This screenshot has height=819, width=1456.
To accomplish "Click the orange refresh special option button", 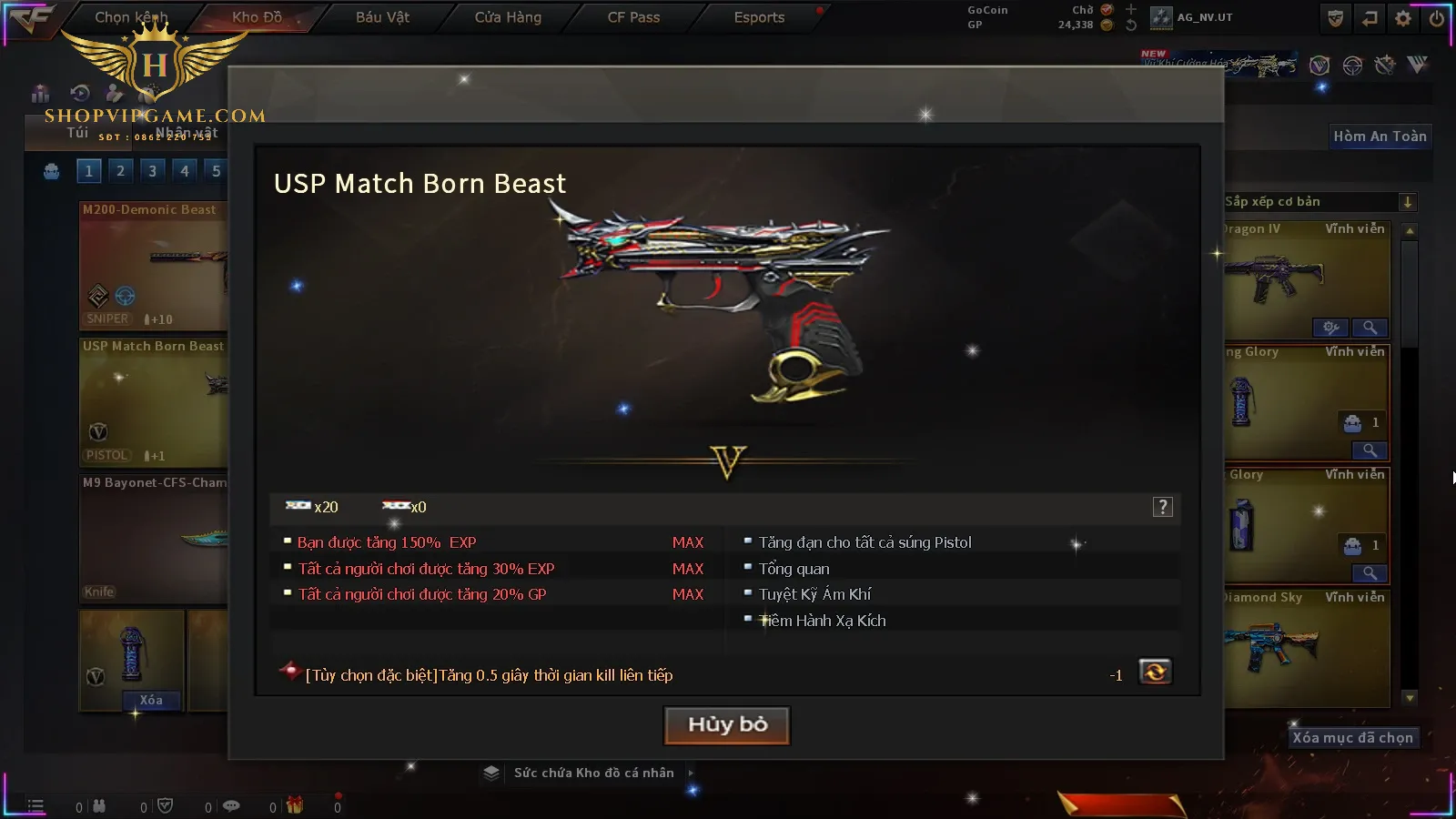I will tap(1155, 672).
